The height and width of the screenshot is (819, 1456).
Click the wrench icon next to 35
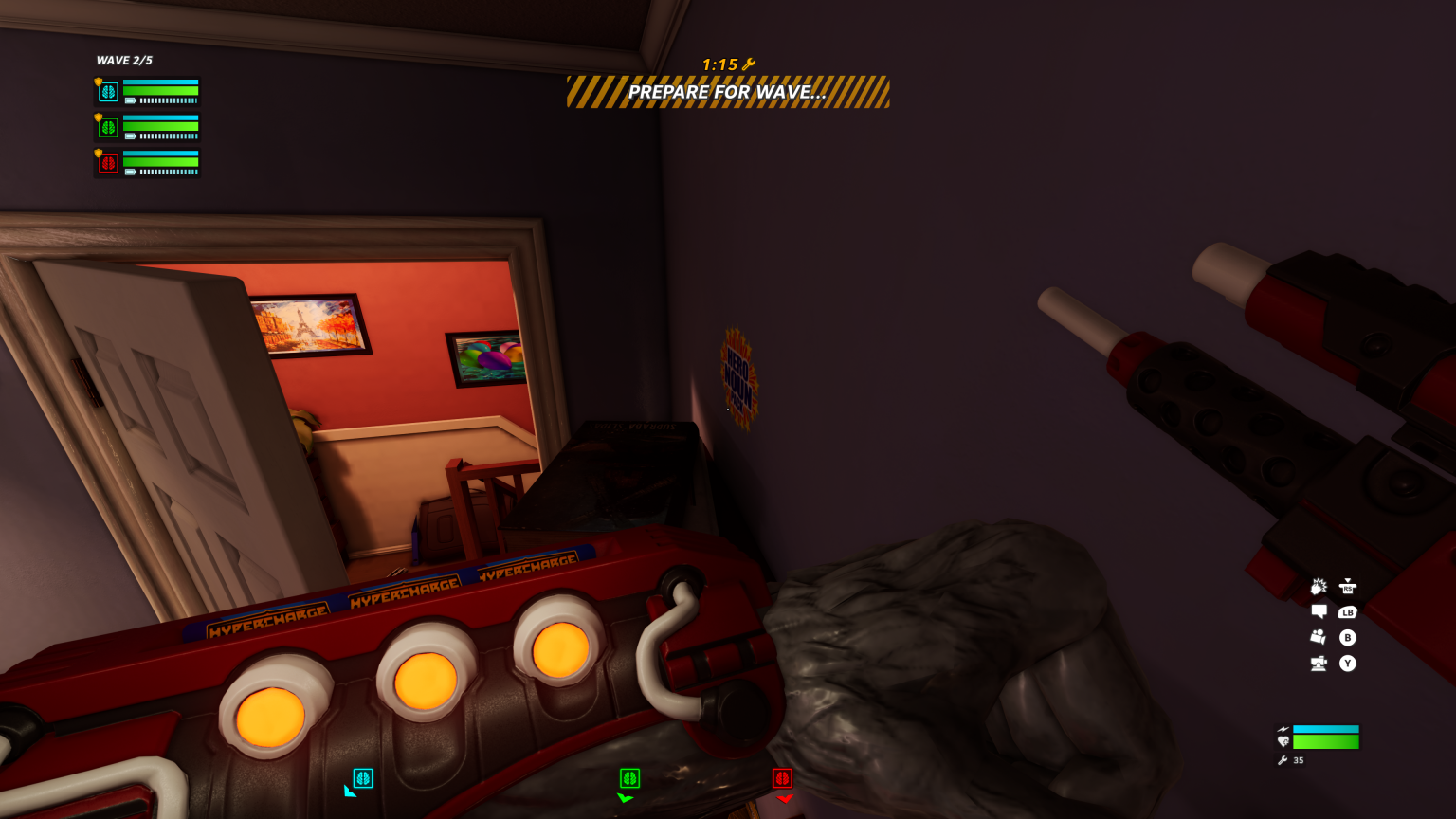click(1283, 759)
